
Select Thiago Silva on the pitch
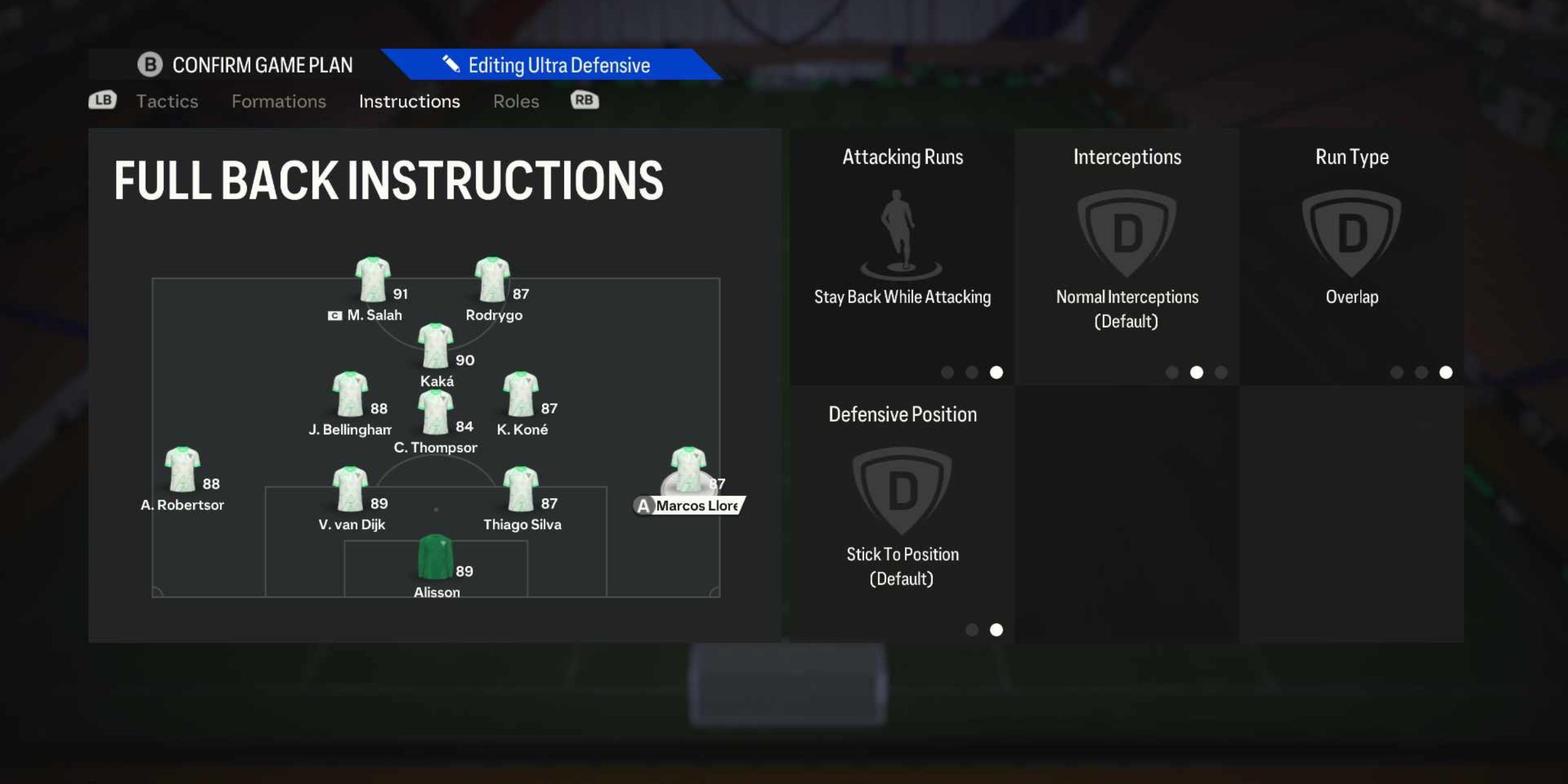pos(522,487)
